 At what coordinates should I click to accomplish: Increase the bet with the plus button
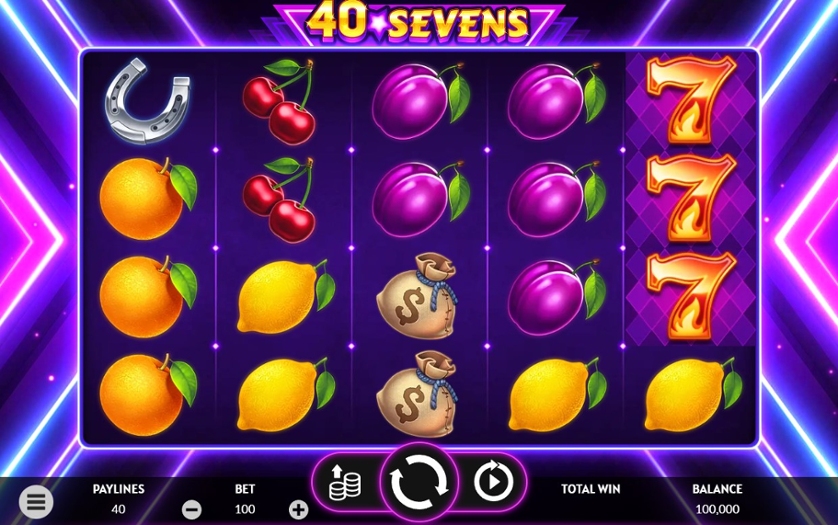coord(298,509)
